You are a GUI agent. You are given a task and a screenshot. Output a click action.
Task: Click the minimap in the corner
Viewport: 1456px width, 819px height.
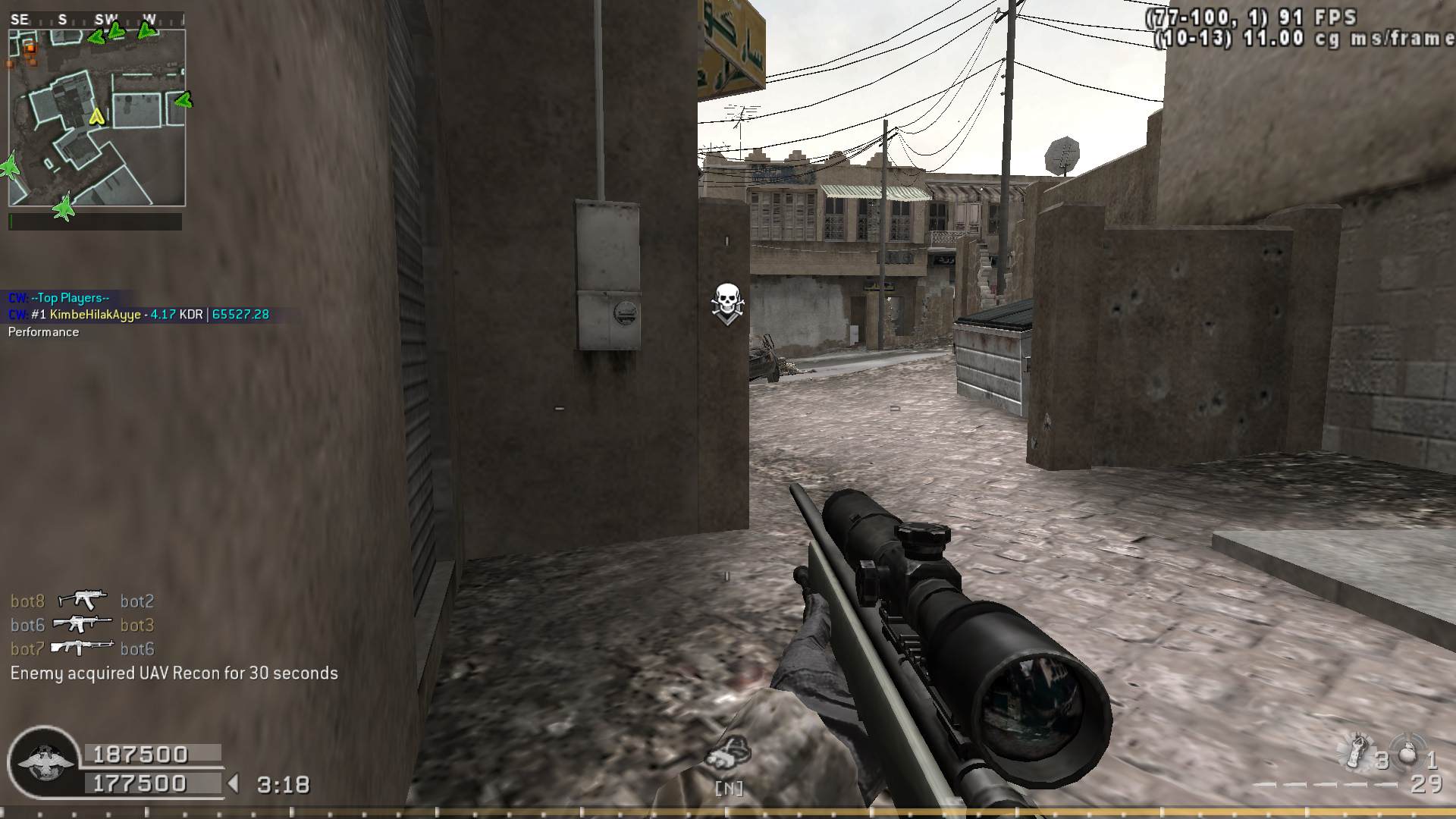[x=96, y=118]
